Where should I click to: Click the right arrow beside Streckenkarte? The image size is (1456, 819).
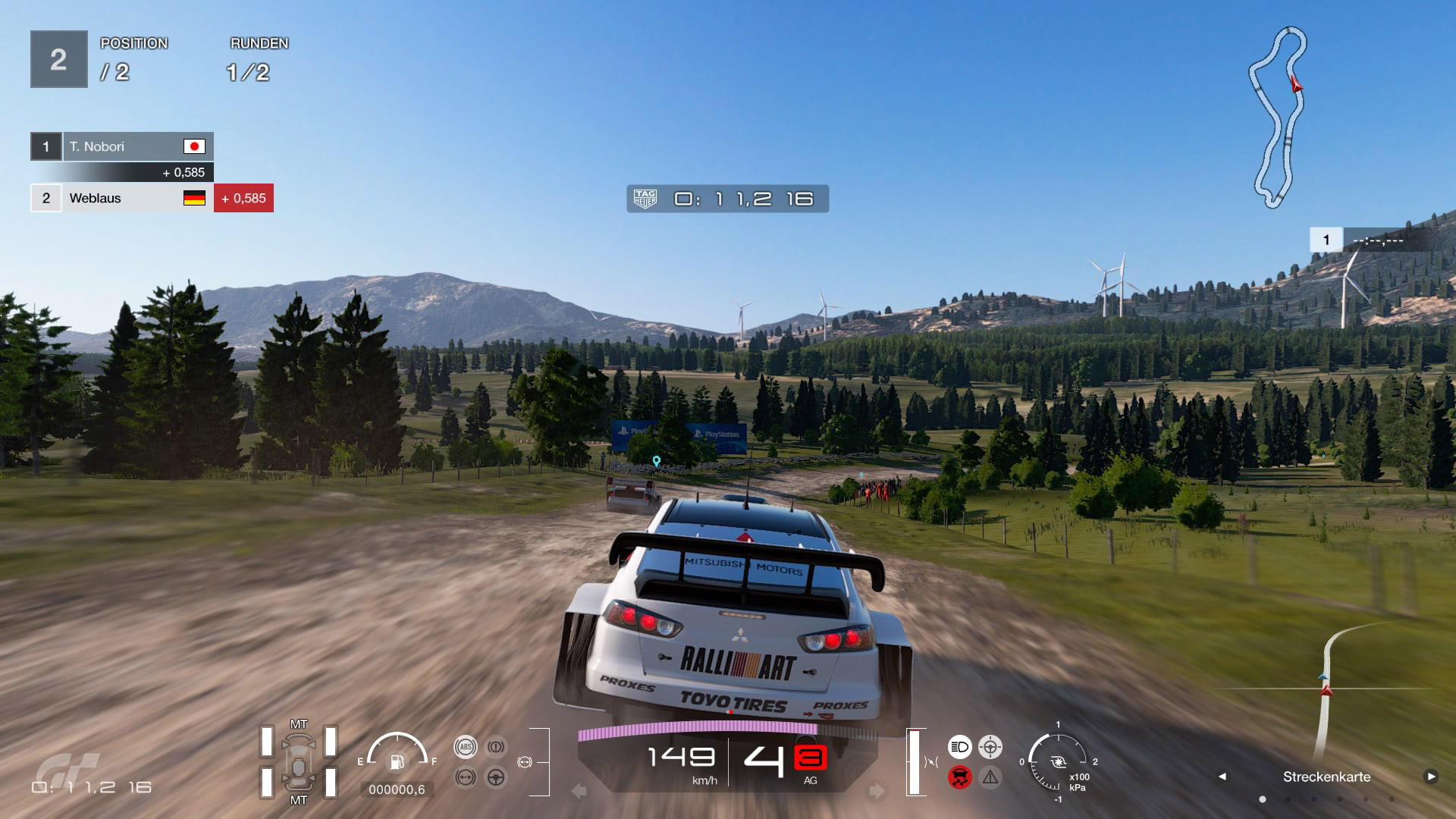click(1430, 777)
